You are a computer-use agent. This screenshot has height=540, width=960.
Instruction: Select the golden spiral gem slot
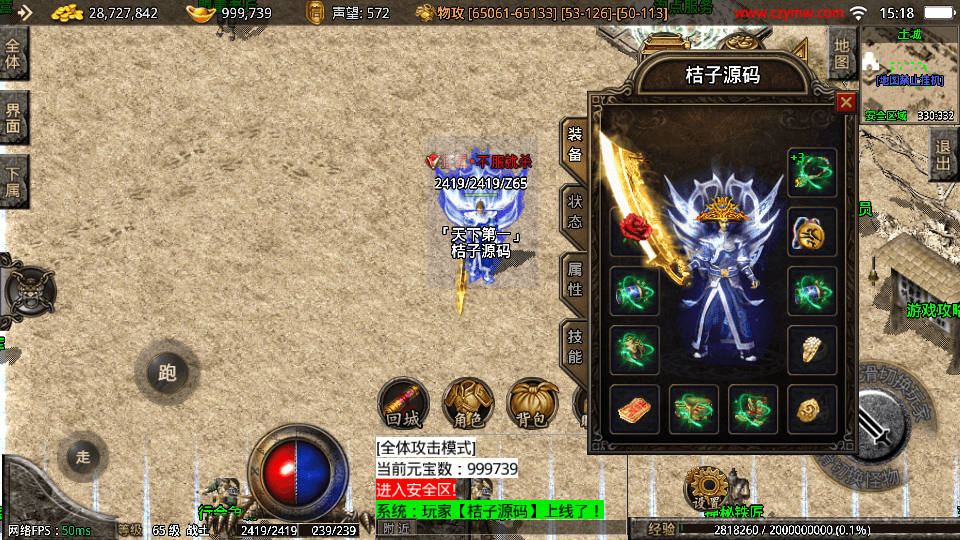click(812, 409)
